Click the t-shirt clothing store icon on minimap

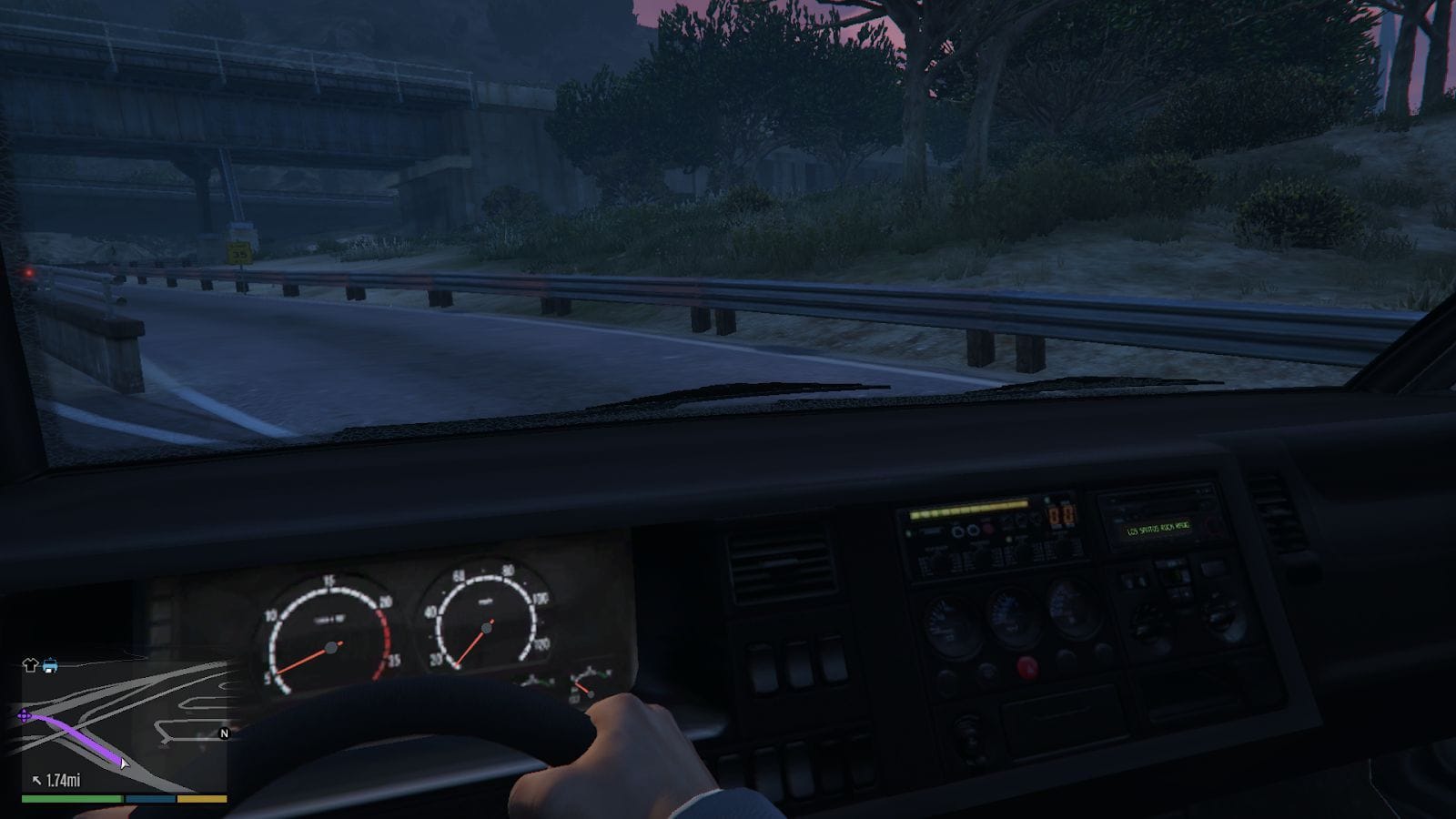point(28,663)
